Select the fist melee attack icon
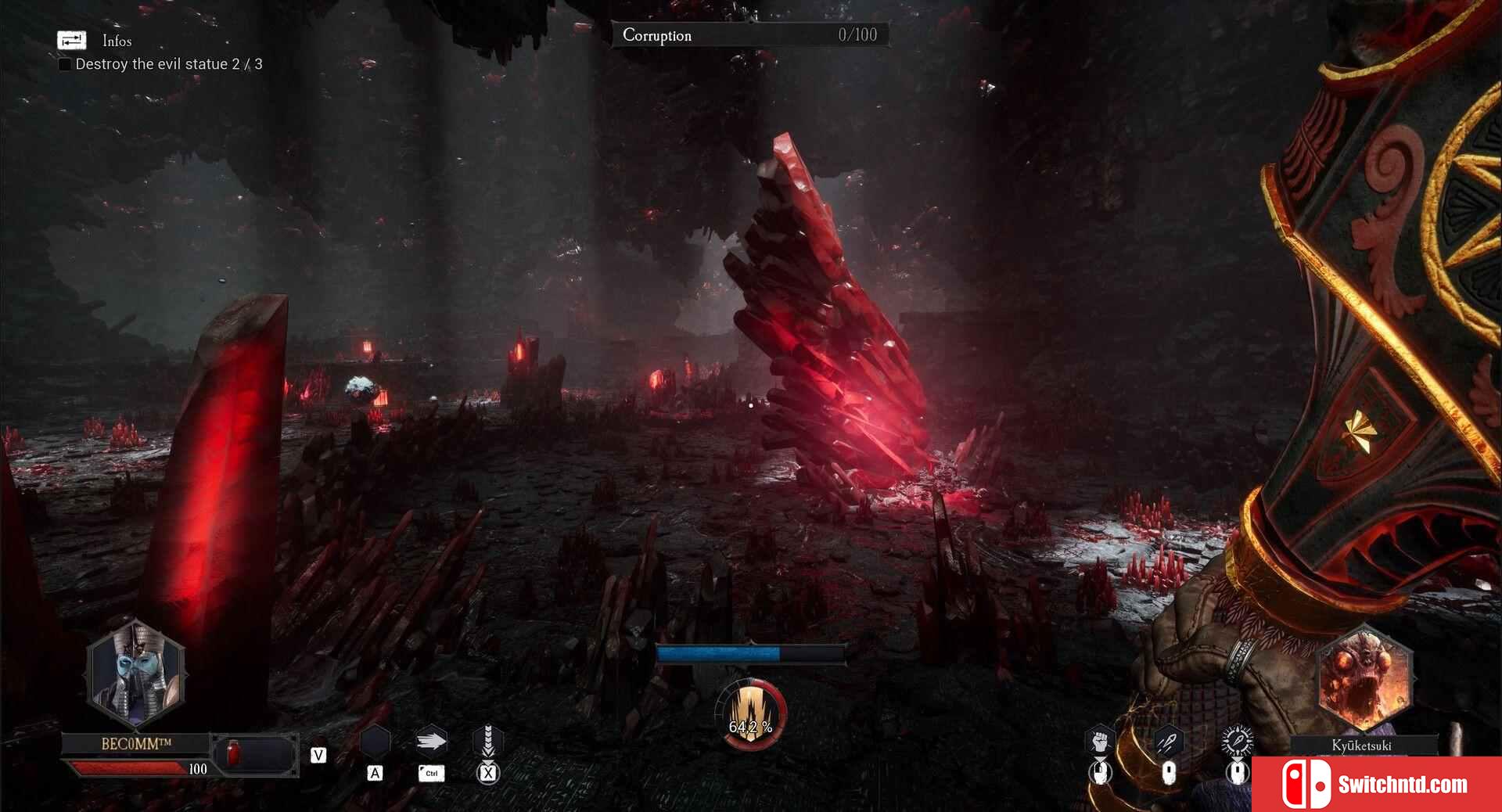This screenshot has height=812, width=1502. point(1100,741)
